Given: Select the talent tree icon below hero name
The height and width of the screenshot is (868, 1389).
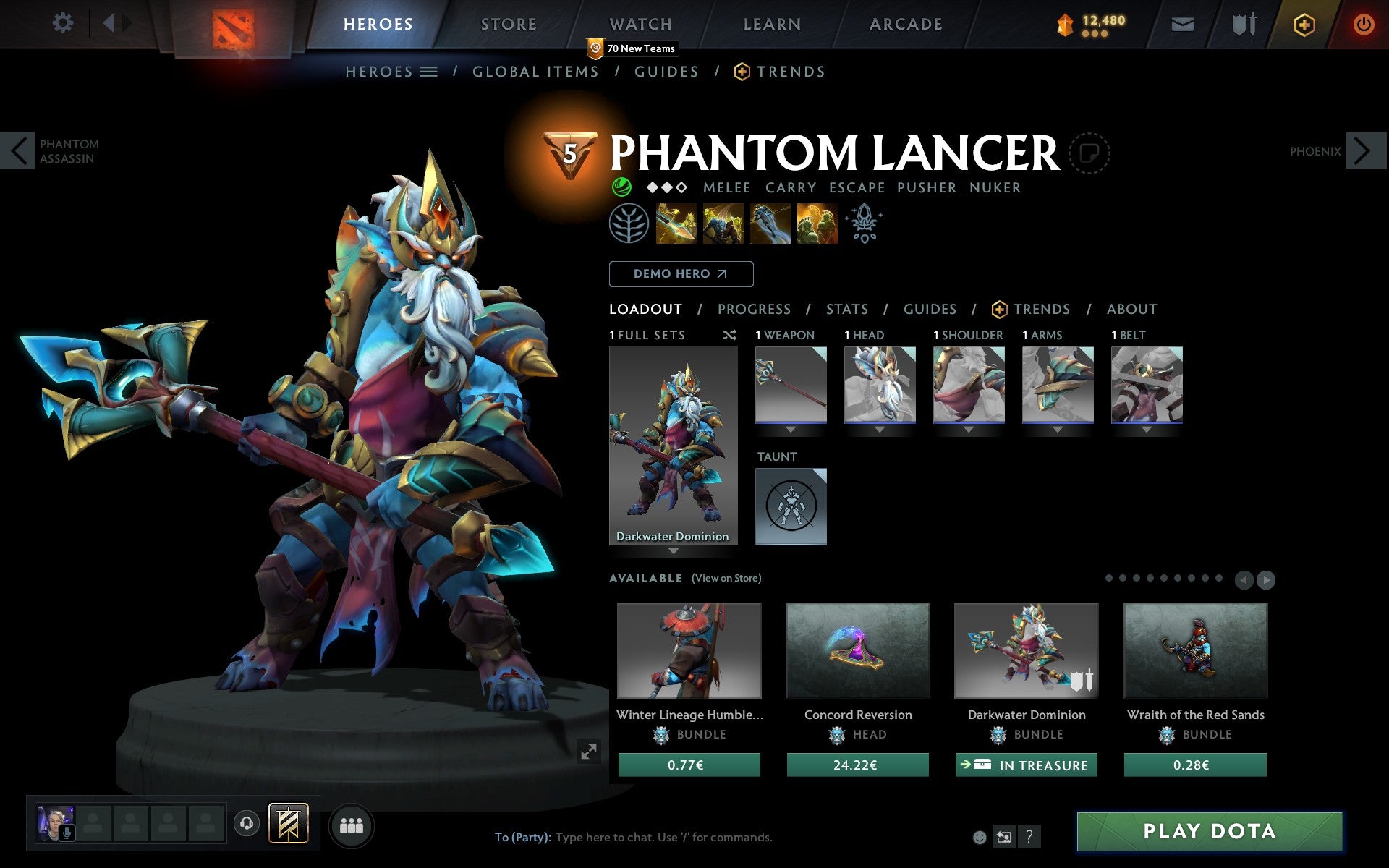Looking at the screenshot, I should point(630,223).
